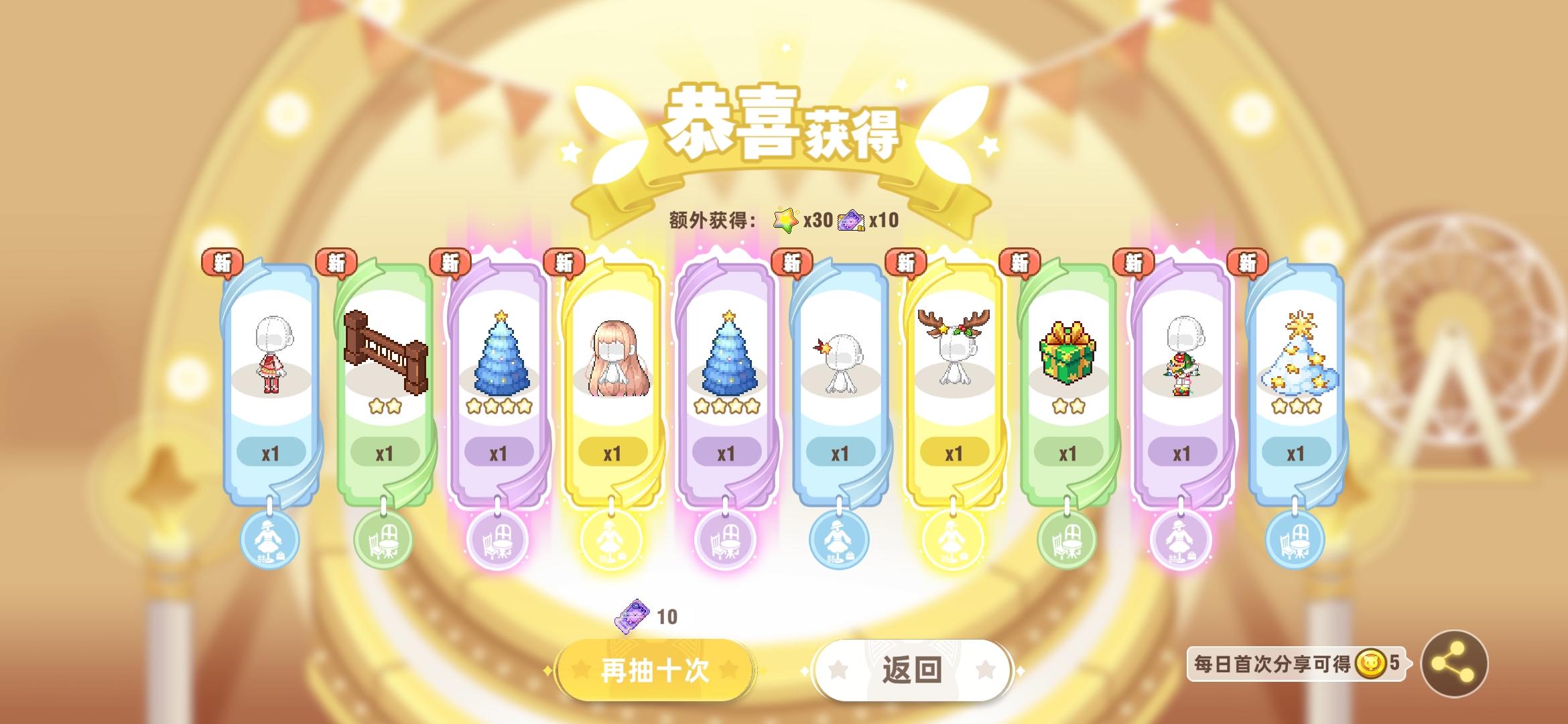Click the purple furniture icon under the blue Christmas tree
The height and width of the screenshot is (724, 1568).
pyautogui.click(x=497, y=540)
